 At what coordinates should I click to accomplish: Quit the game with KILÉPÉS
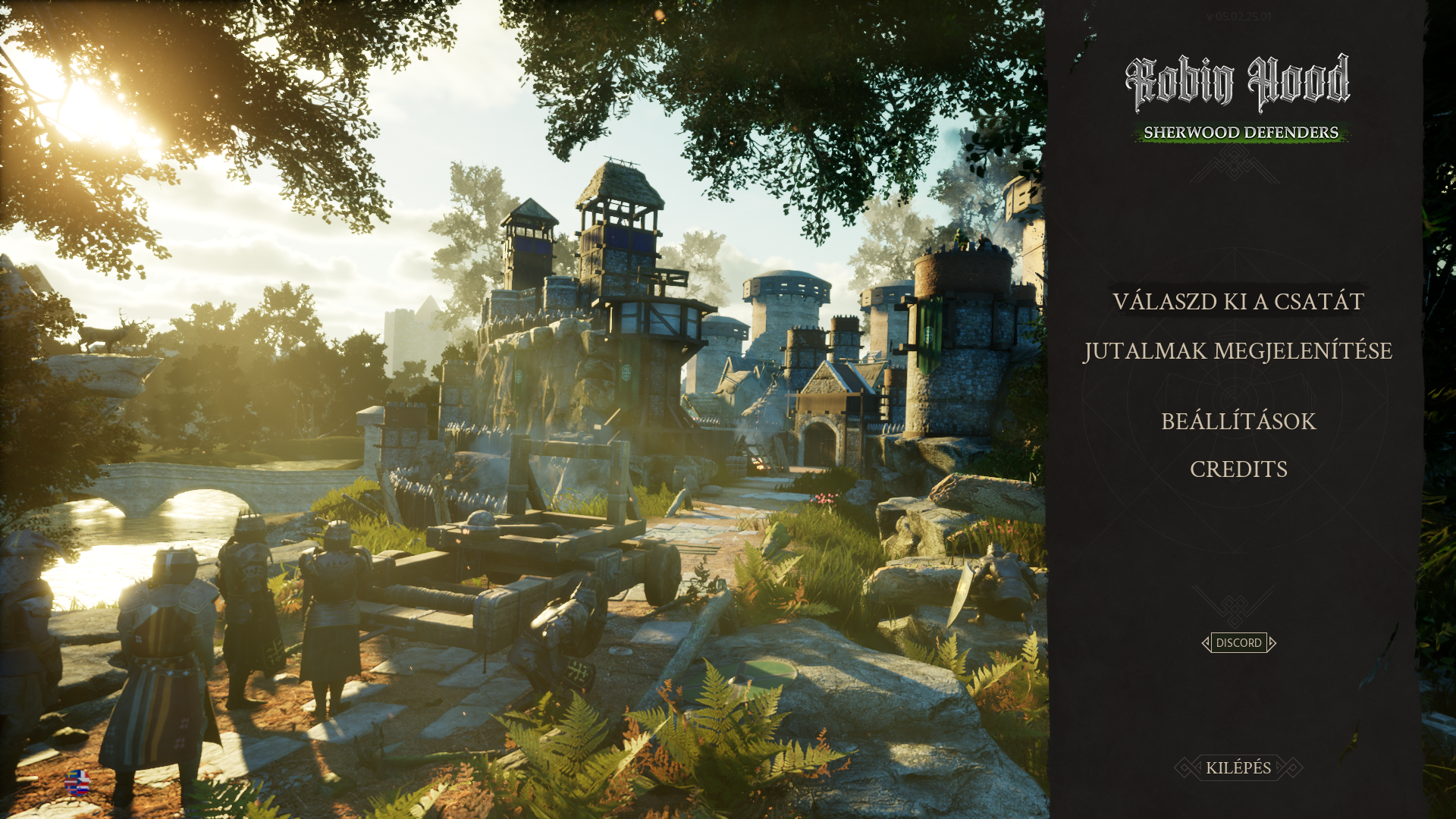click(1238, 768)
